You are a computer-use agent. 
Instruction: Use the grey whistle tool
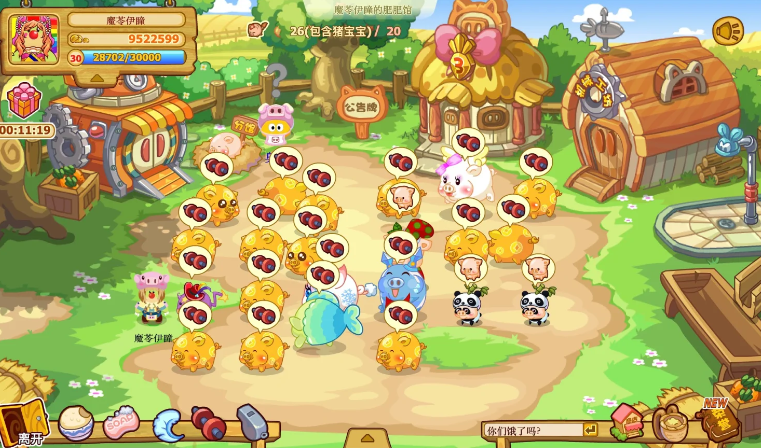(x=251, y=421)
